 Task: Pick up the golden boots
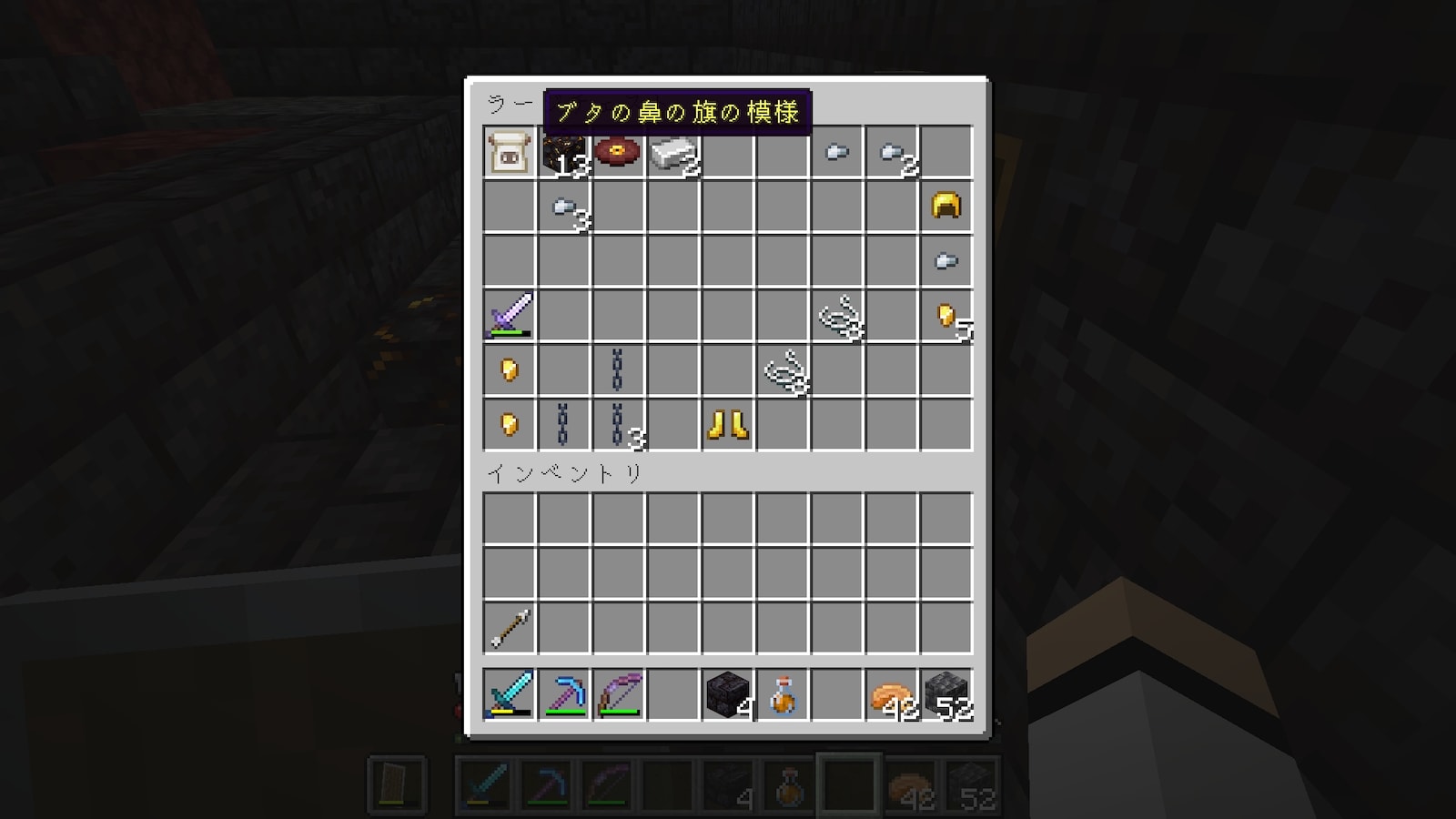point(727,424)
